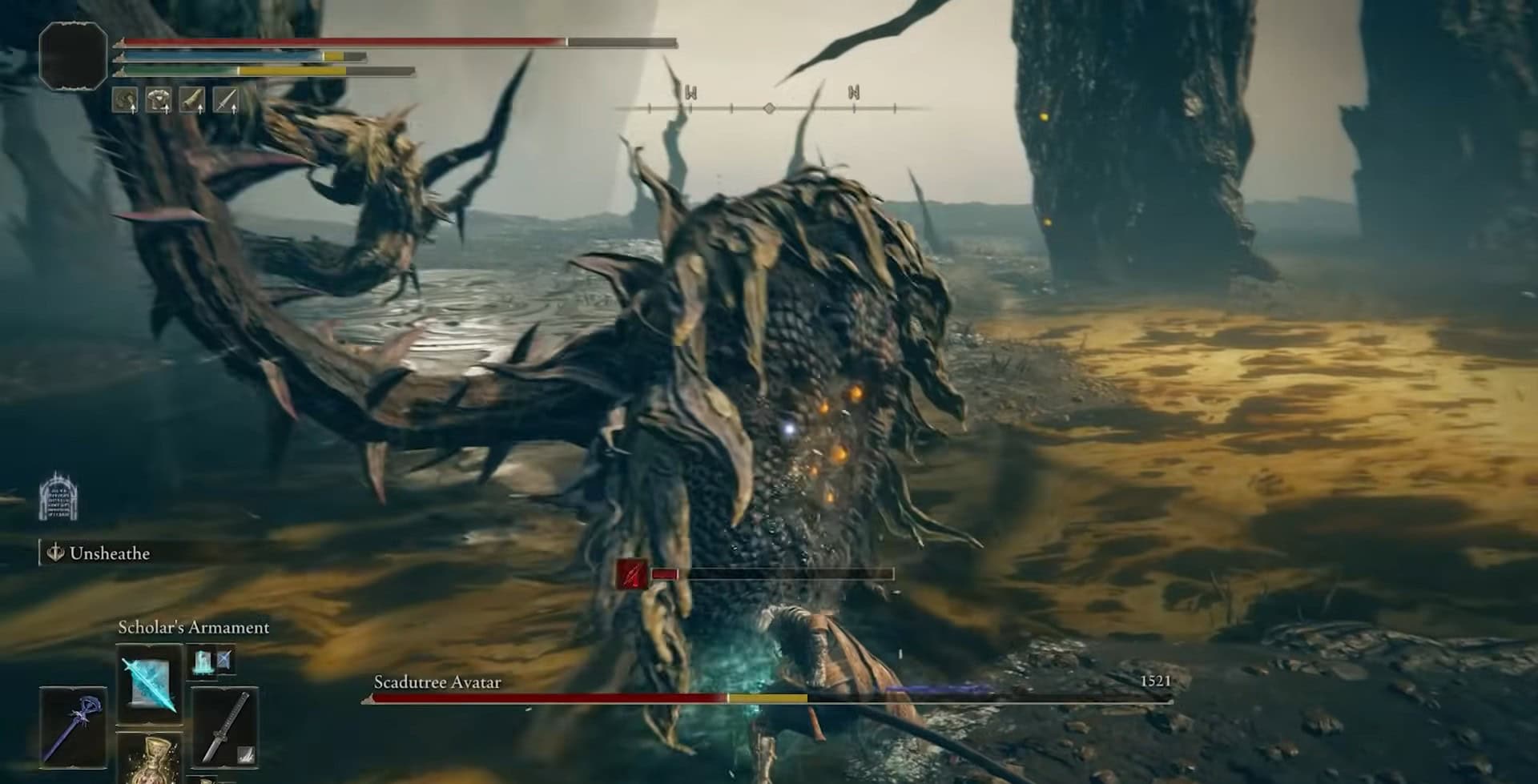The image size is (1538, 784).
Task: Click the blue staff left-hand slot
Action: [x=73, y=726]
